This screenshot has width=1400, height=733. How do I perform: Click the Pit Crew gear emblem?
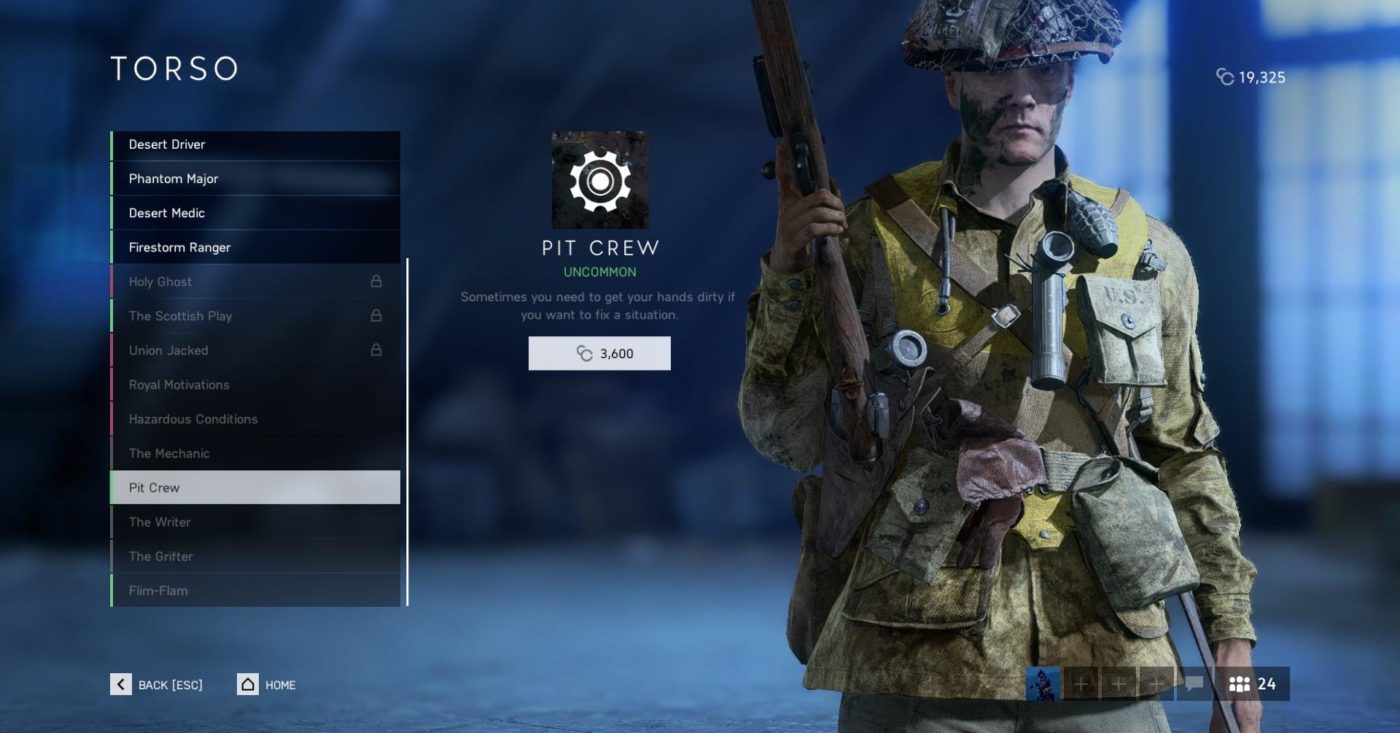point(599,180)
